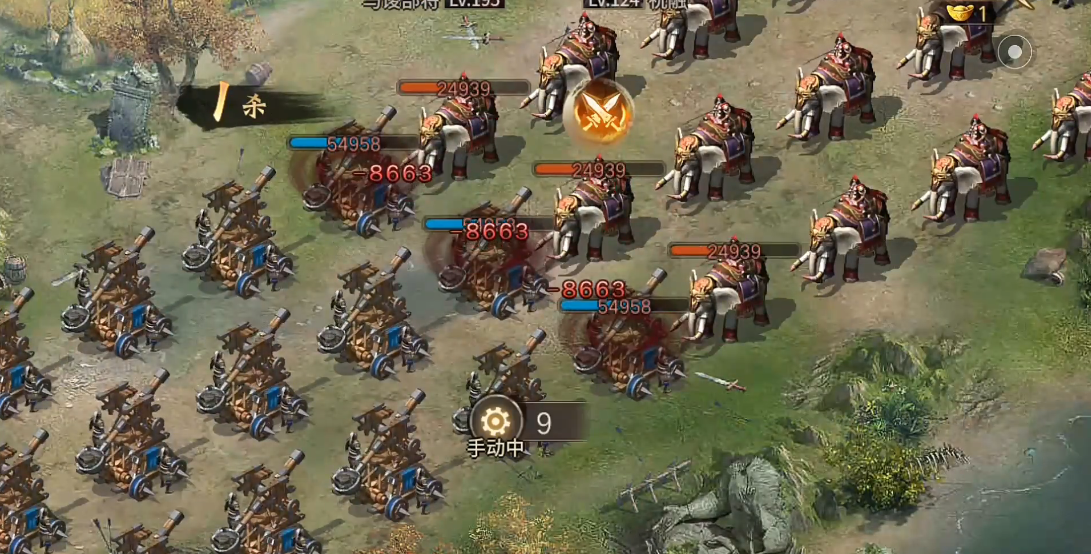Open the gold ingot currency counter
Viewport: 1091px width, 554px height.
(967, 13)
